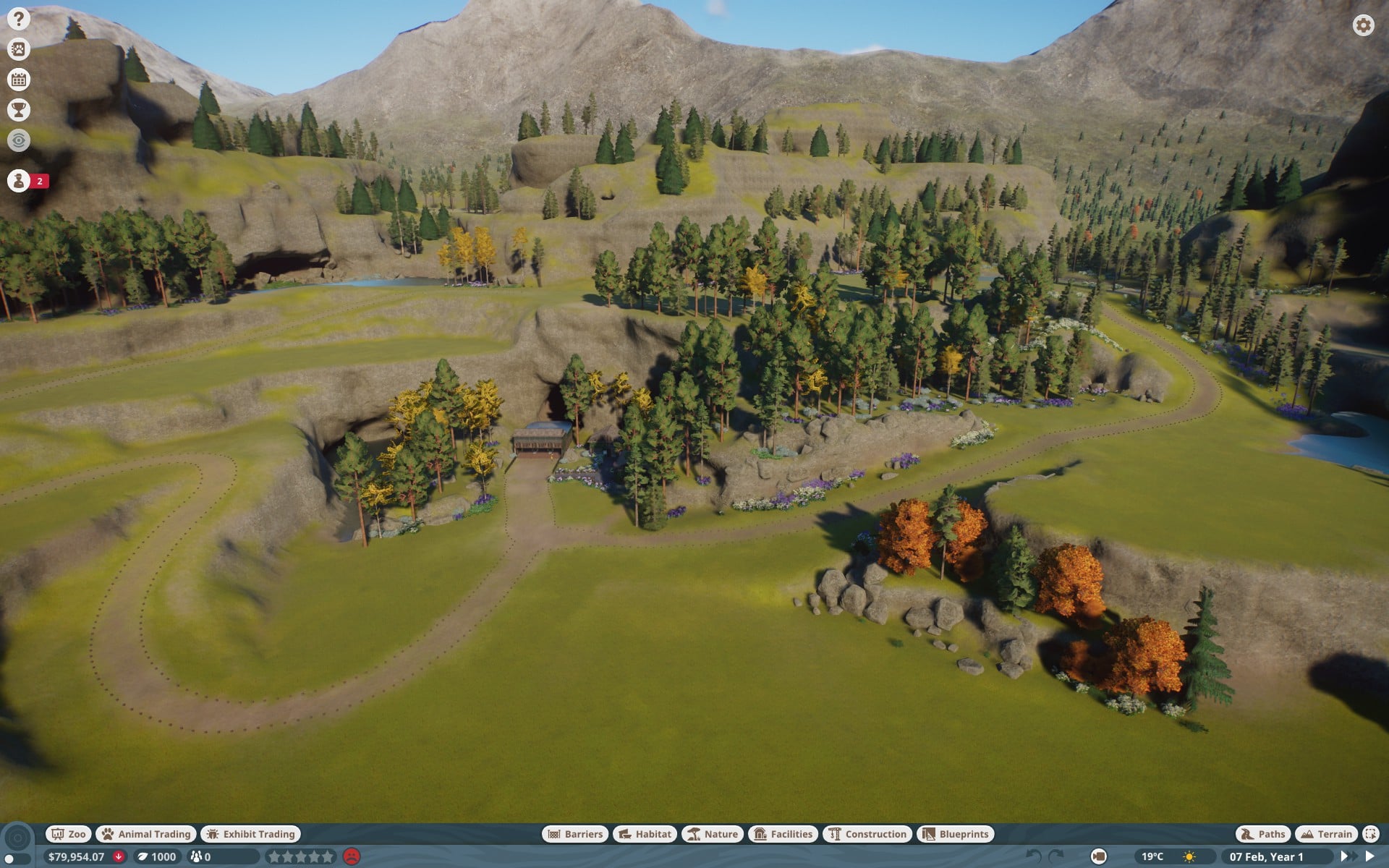Open the help question mark icon
This screenshot has height=868, width=1389.
(x=19, y=19)
